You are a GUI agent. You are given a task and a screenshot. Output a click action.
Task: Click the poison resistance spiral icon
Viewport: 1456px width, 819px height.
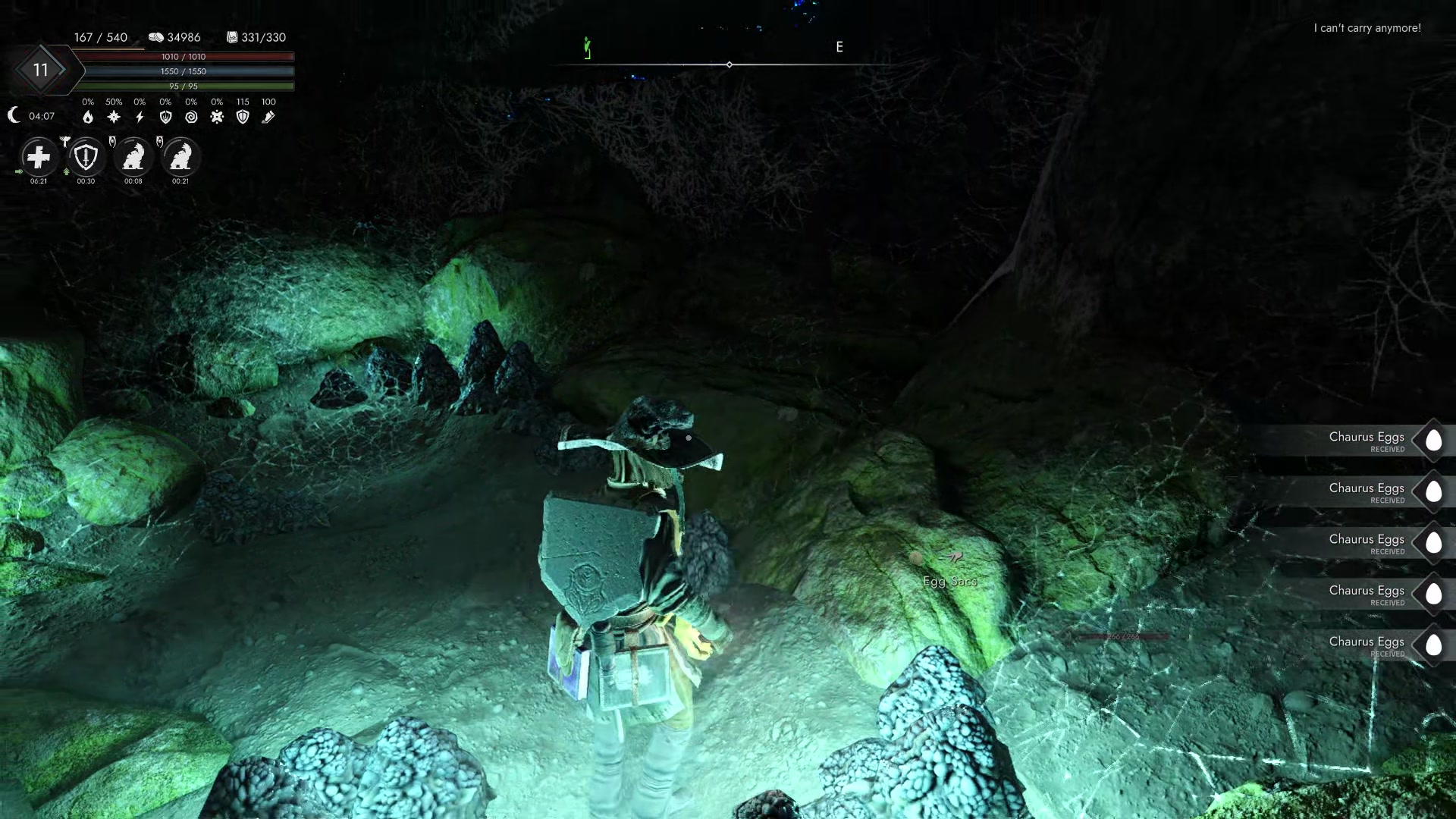click(x=191, y=118)
